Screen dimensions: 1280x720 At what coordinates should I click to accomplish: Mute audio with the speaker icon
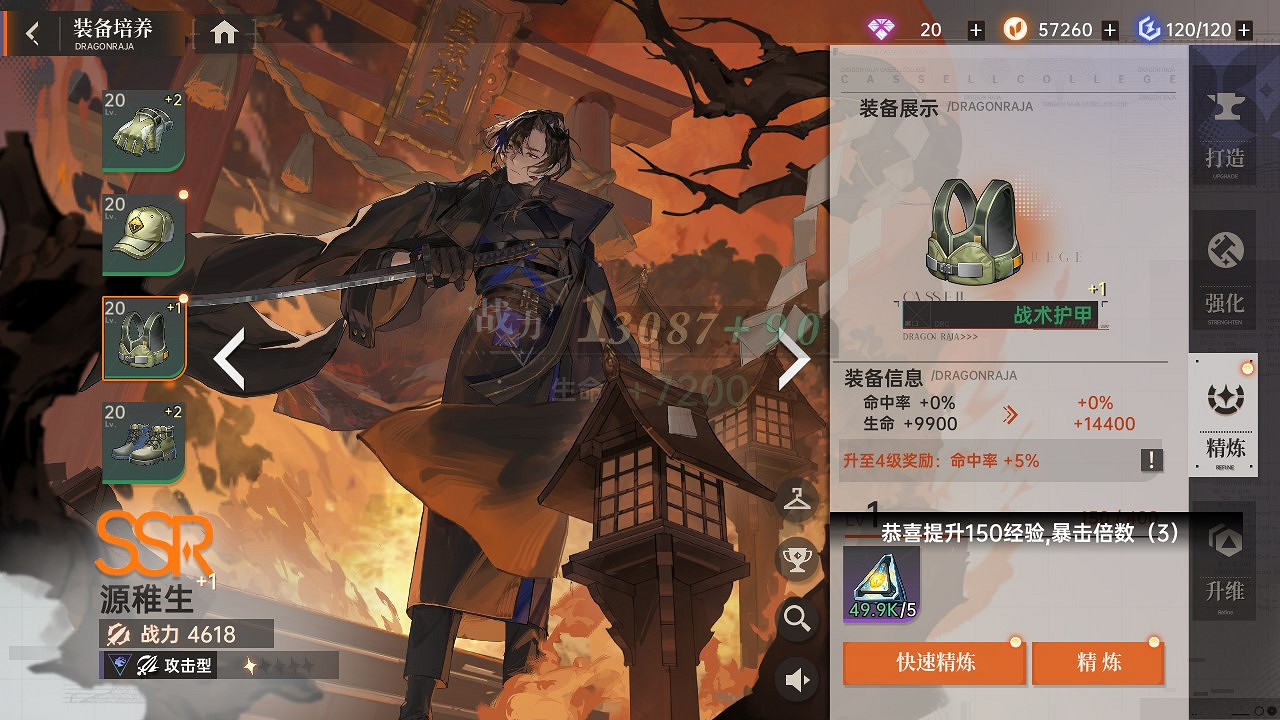tap(795, 679)
